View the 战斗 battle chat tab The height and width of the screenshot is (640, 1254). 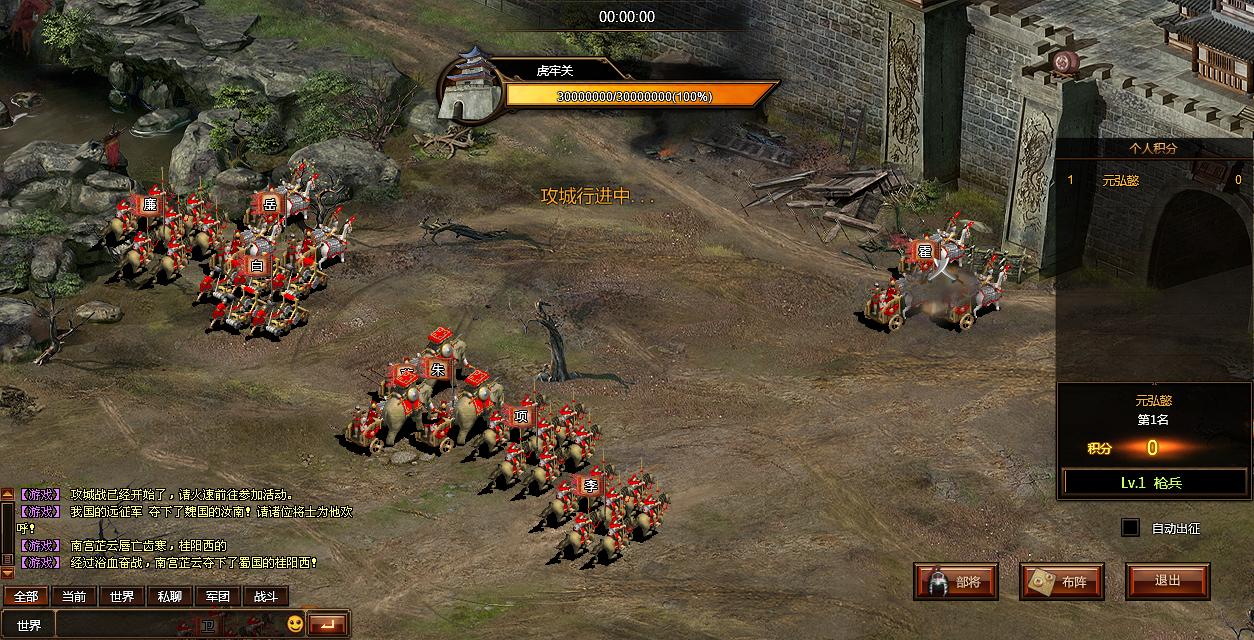(x=266, y=597)
